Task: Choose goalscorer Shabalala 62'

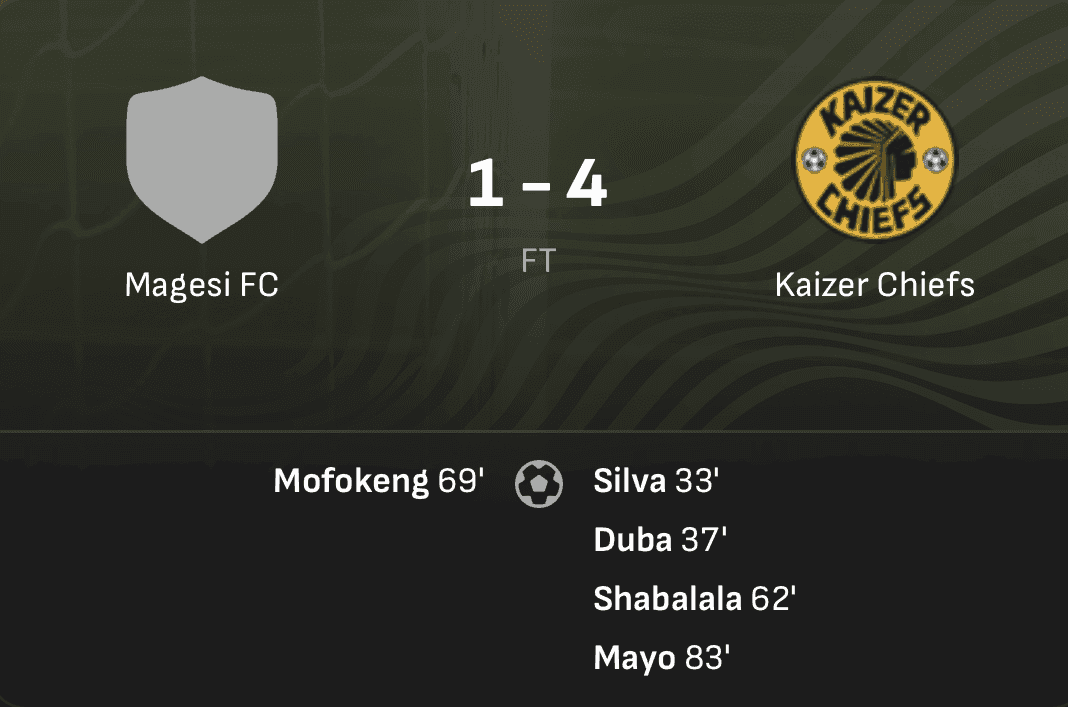Action: [694, 599]
